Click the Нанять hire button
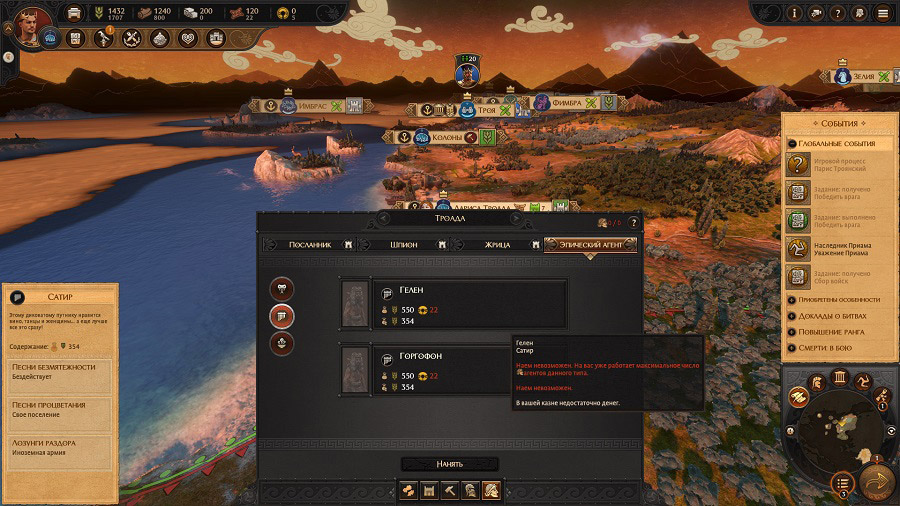This screenshot has width=900, height=506. tap(449, 464)
